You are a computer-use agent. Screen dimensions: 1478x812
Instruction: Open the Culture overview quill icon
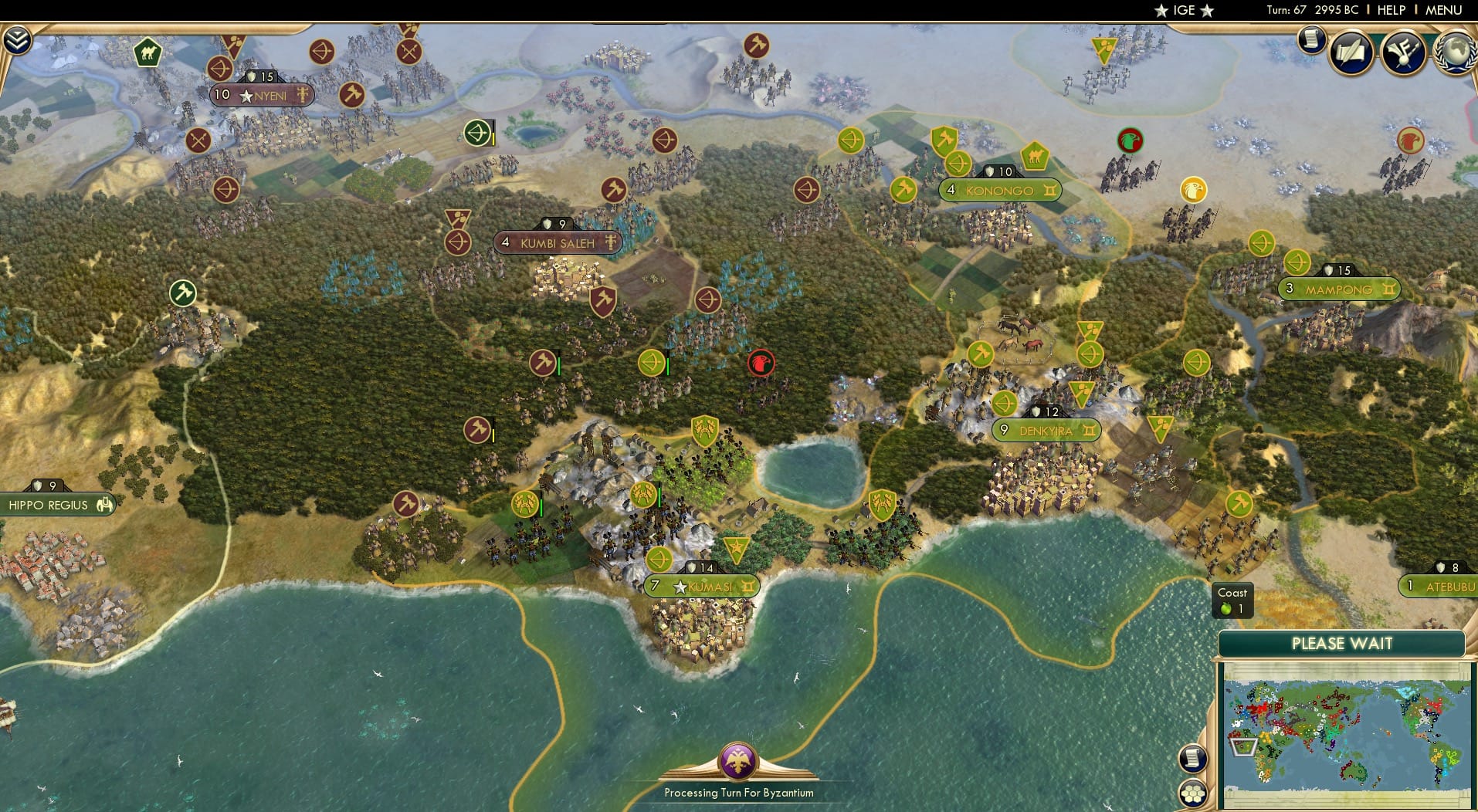pos(1351,52)
